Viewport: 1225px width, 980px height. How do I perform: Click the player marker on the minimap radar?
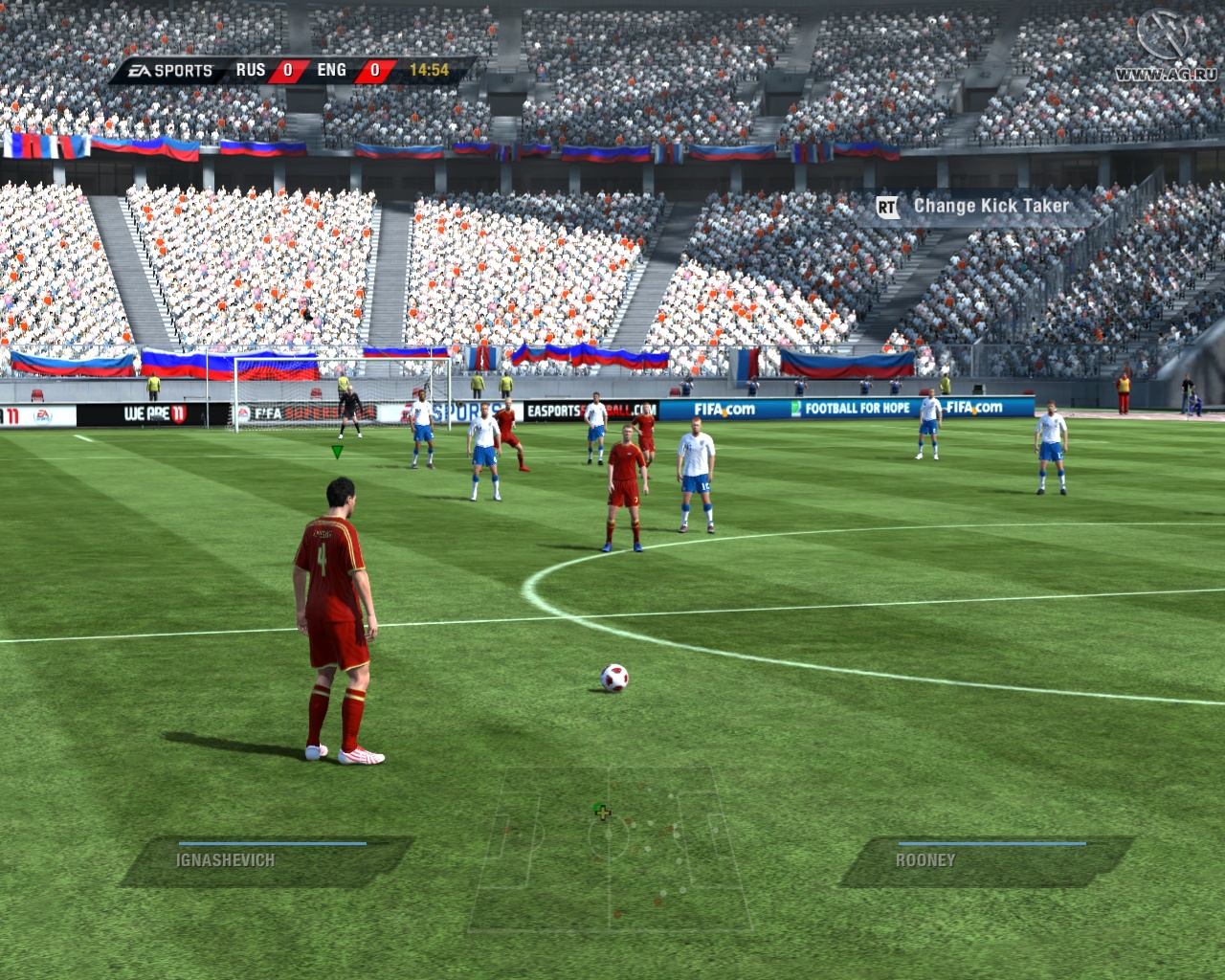click(601, 812)
